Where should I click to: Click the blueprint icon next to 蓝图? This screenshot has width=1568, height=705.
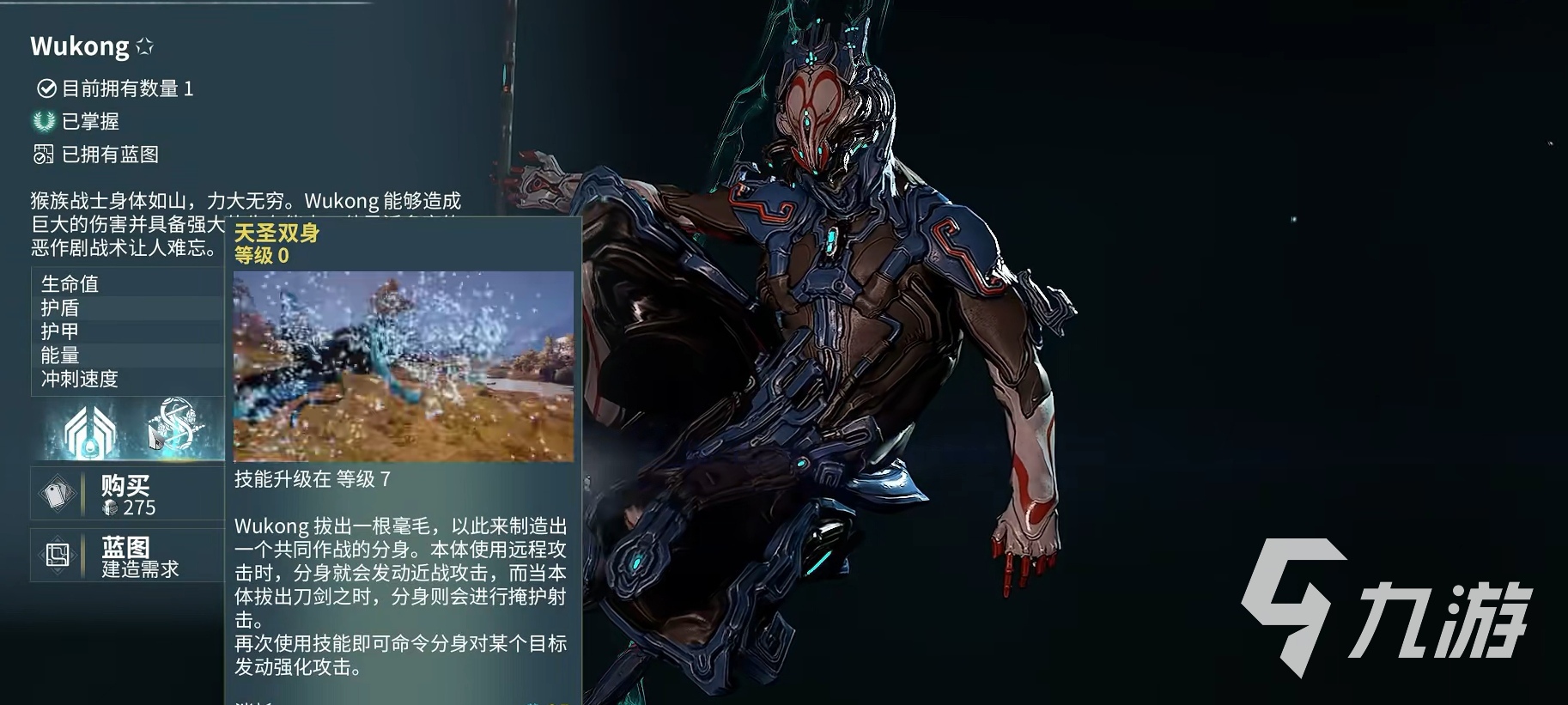(57, 555)
